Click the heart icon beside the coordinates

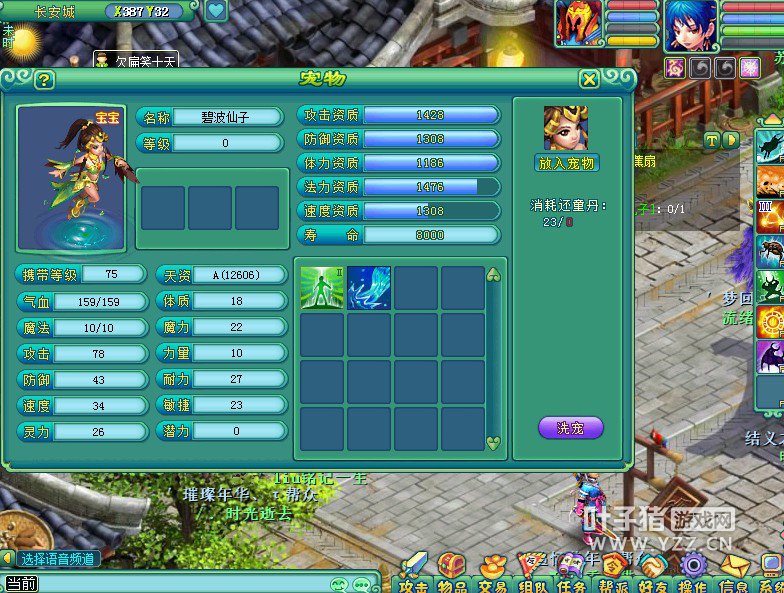(216, 12)
